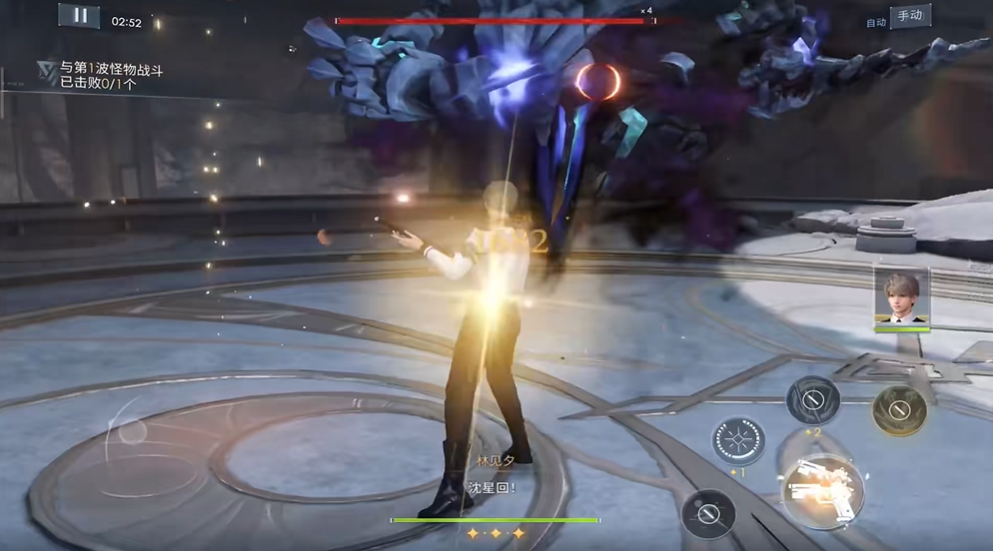This screenshot has width=993, height=551.
Task: Tap the golden locked ultimate skill
Action: 899,409
